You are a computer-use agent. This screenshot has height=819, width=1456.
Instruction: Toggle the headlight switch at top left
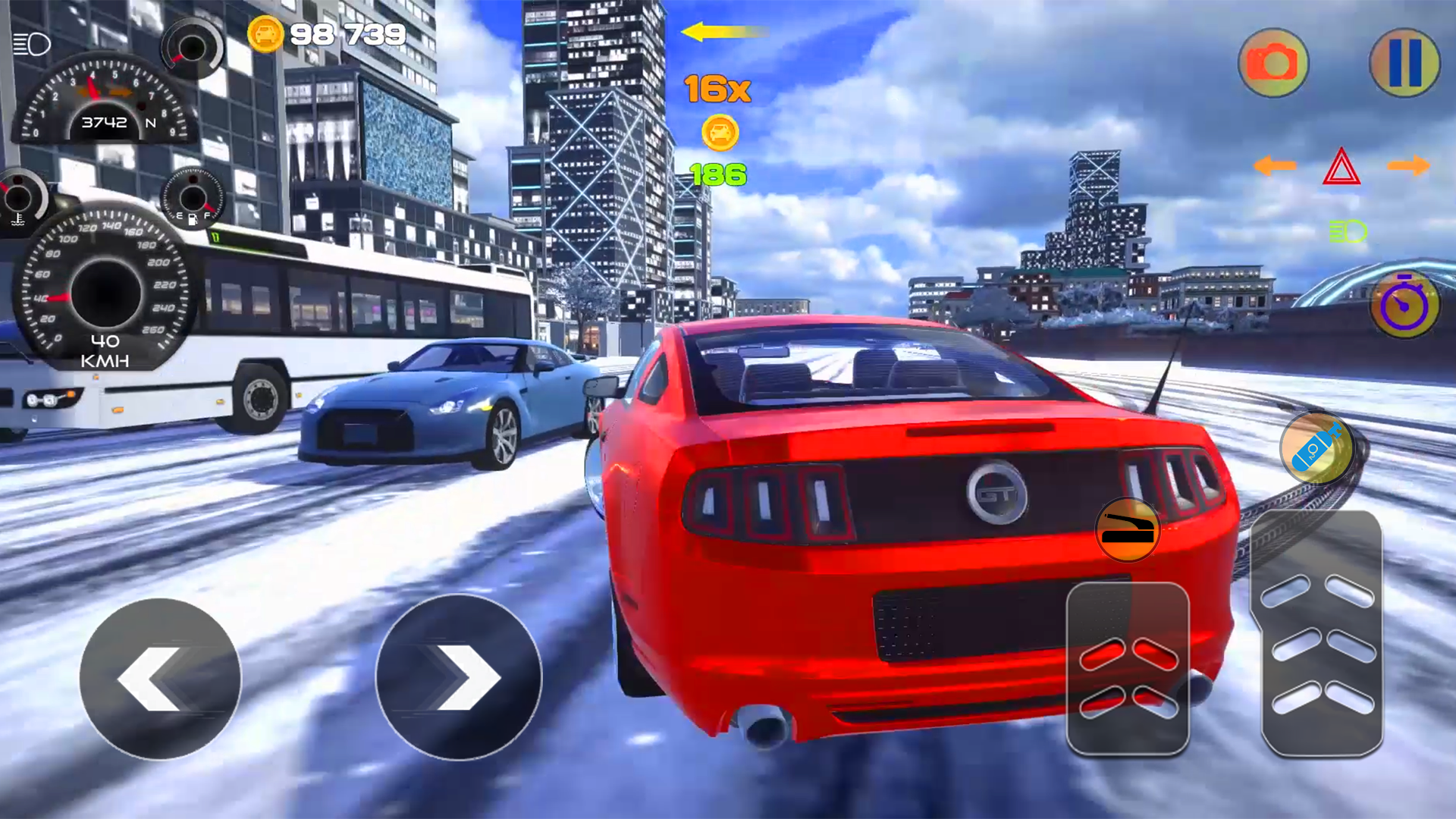32,43
